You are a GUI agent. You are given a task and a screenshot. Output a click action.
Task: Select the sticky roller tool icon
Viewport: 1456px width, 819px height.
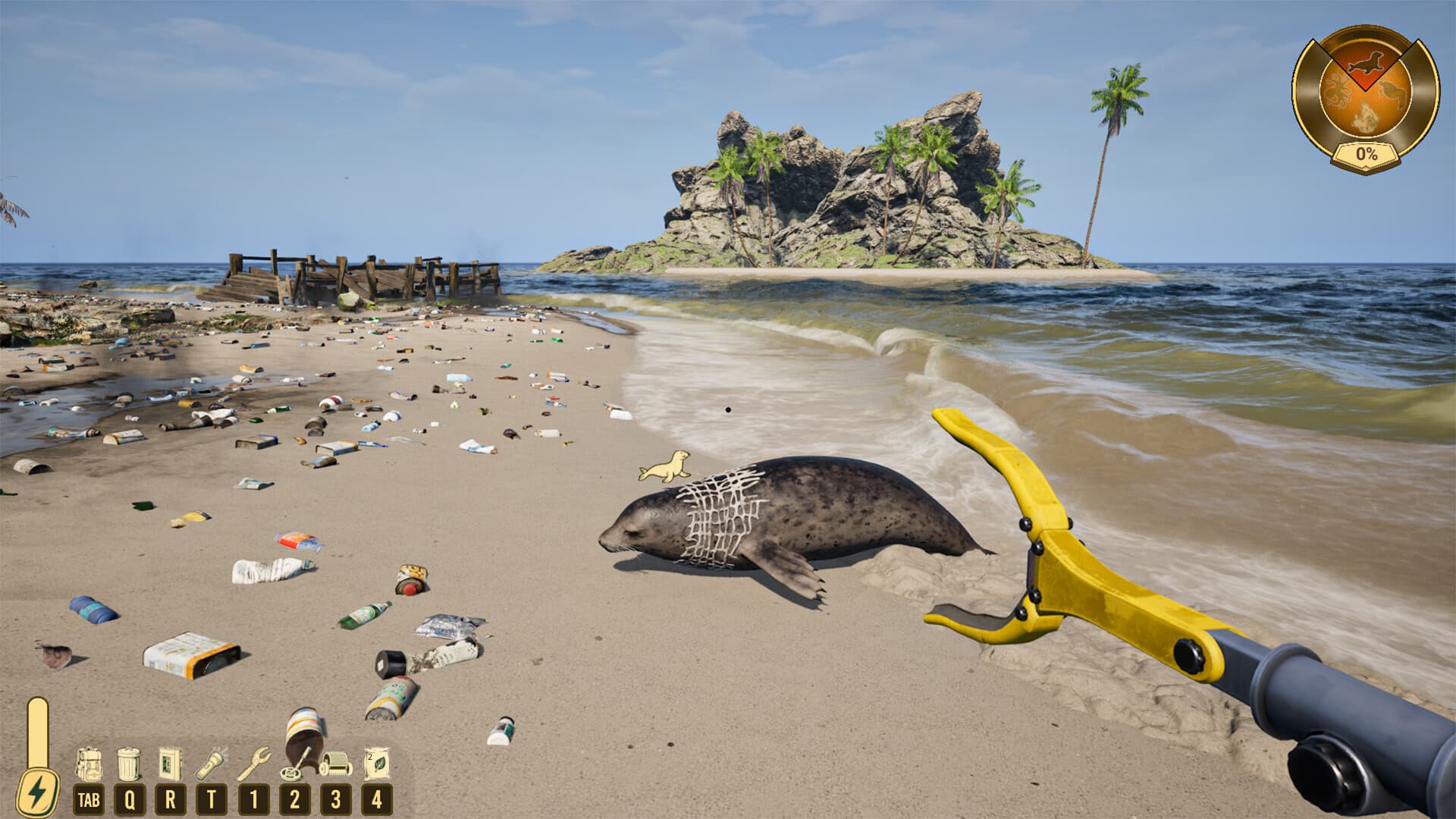(x=335, y=764)
